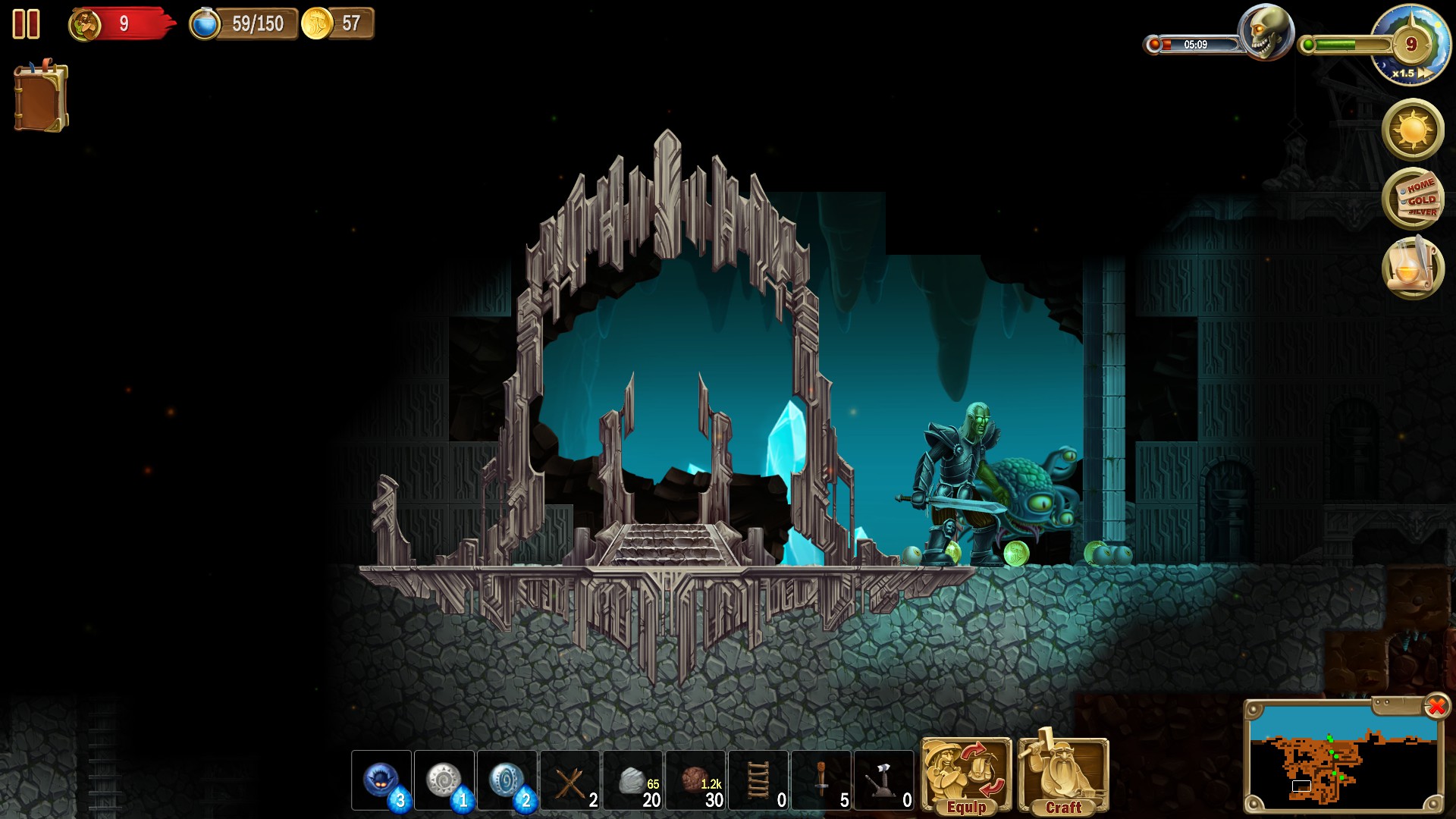Open the sun/light toggle button on the right
This screenshot has height=819, width=1456.
pos(1413,129)
